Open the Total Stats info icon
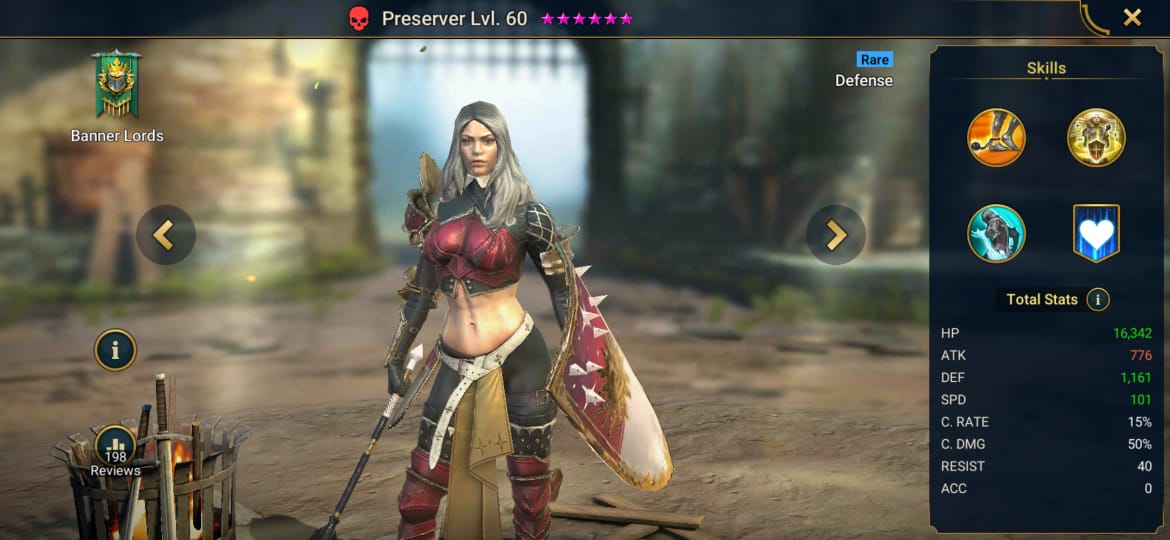The height and width of the screenshot is (540, 1170). (1097, 299)
